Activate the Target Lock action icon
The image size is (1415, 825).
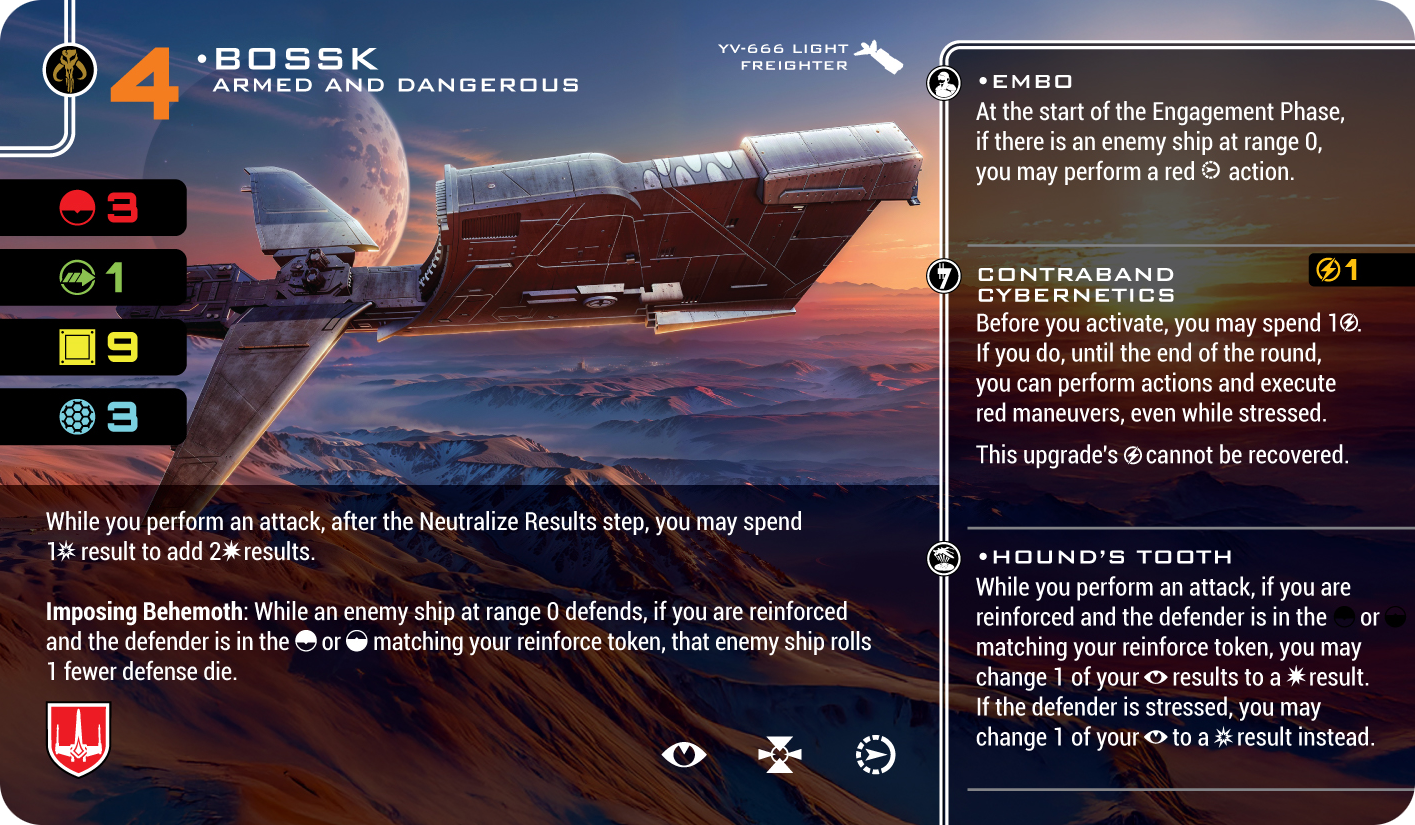tap(876, 755)
